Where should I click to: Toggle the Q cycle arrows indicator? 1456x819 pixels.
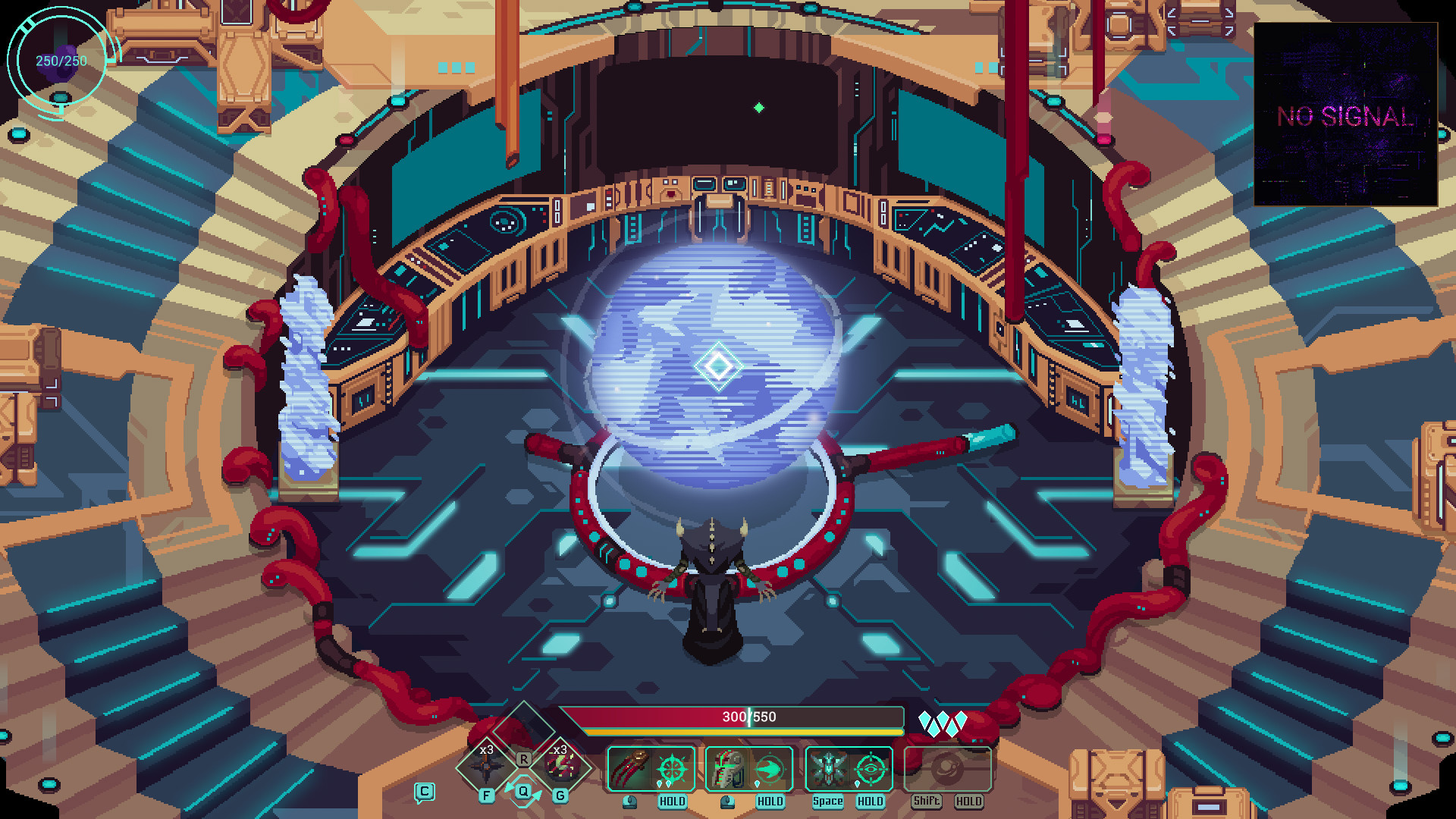[x=523, y=791]
